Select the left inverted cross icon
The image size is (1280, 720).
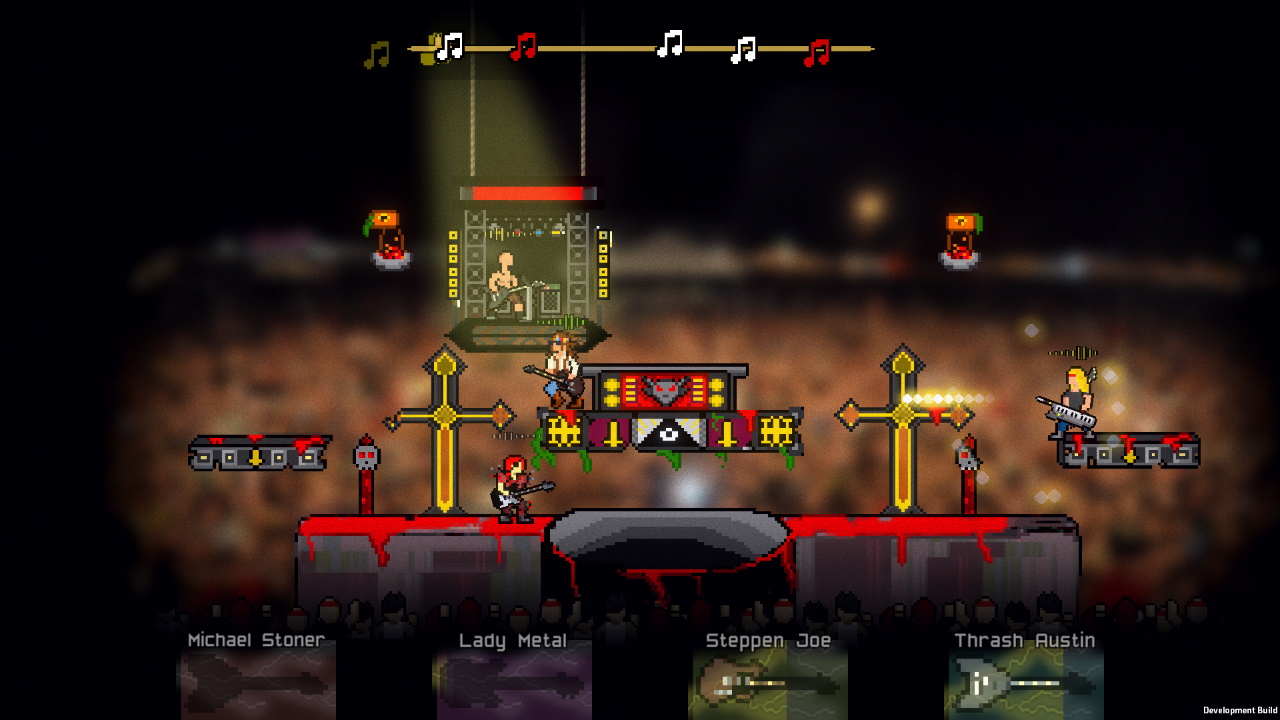click(x=612, y=434)
